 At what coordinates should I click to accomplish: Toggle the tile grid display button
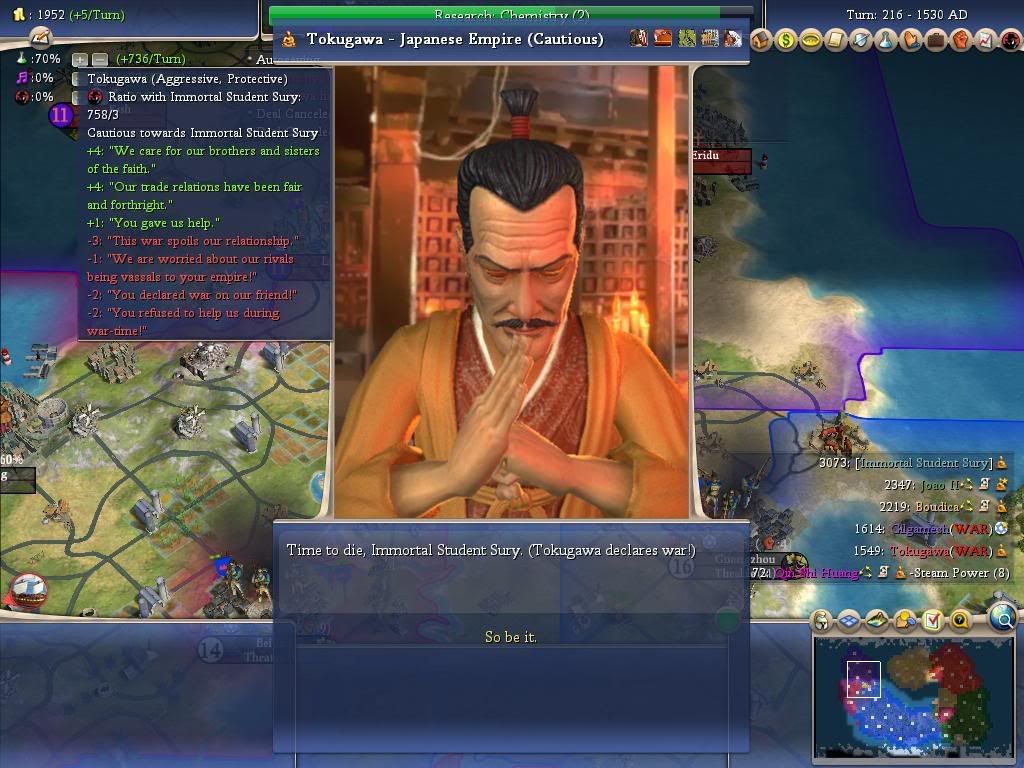click(x=849, y=621)
